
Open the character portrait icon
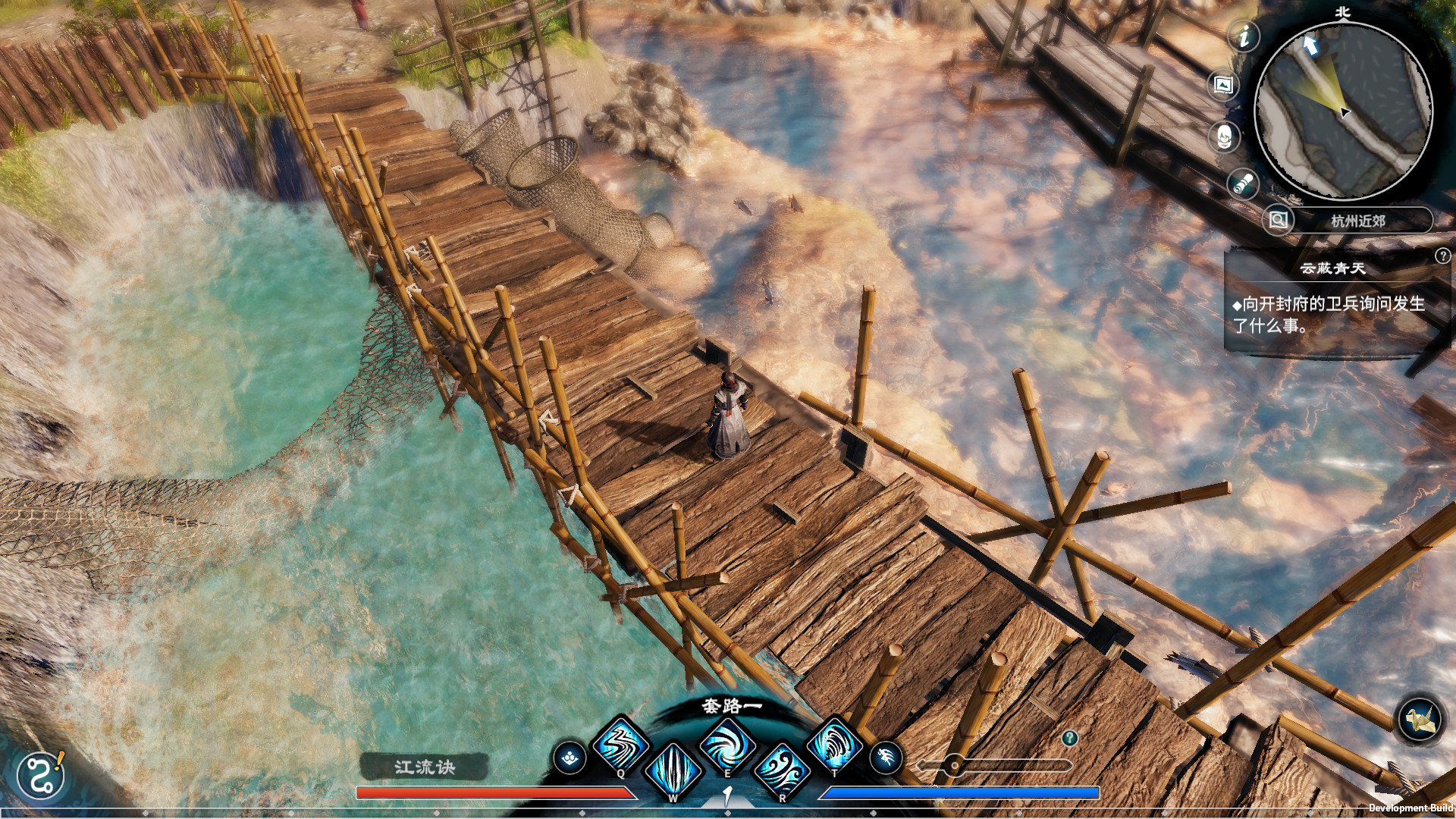(1224, 136)
